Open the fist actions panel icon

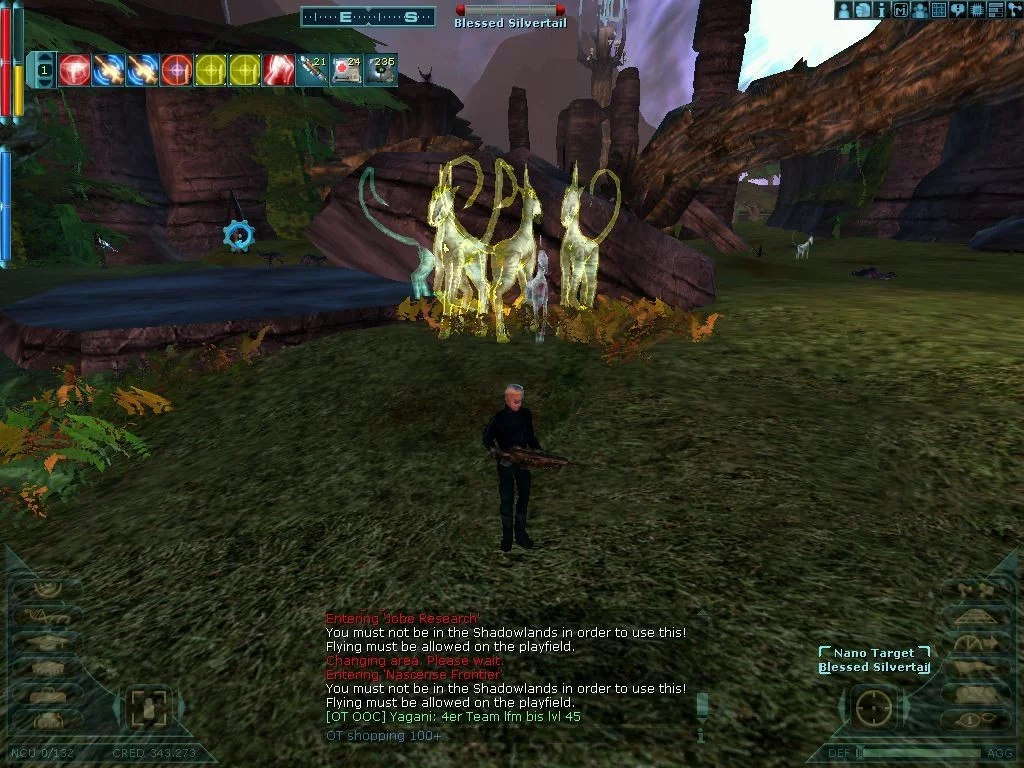click(862, 10)
